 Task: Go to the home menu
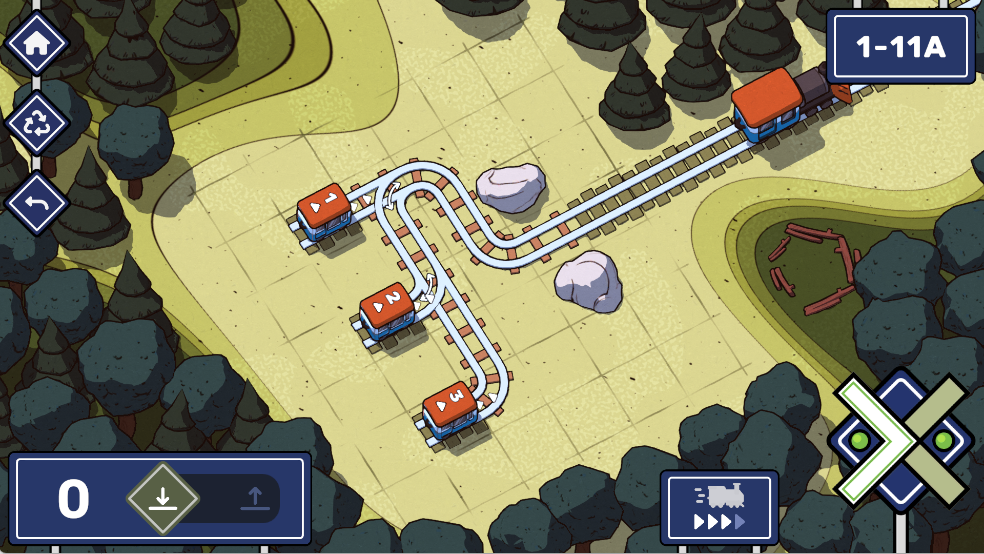(x=36, y=44)
